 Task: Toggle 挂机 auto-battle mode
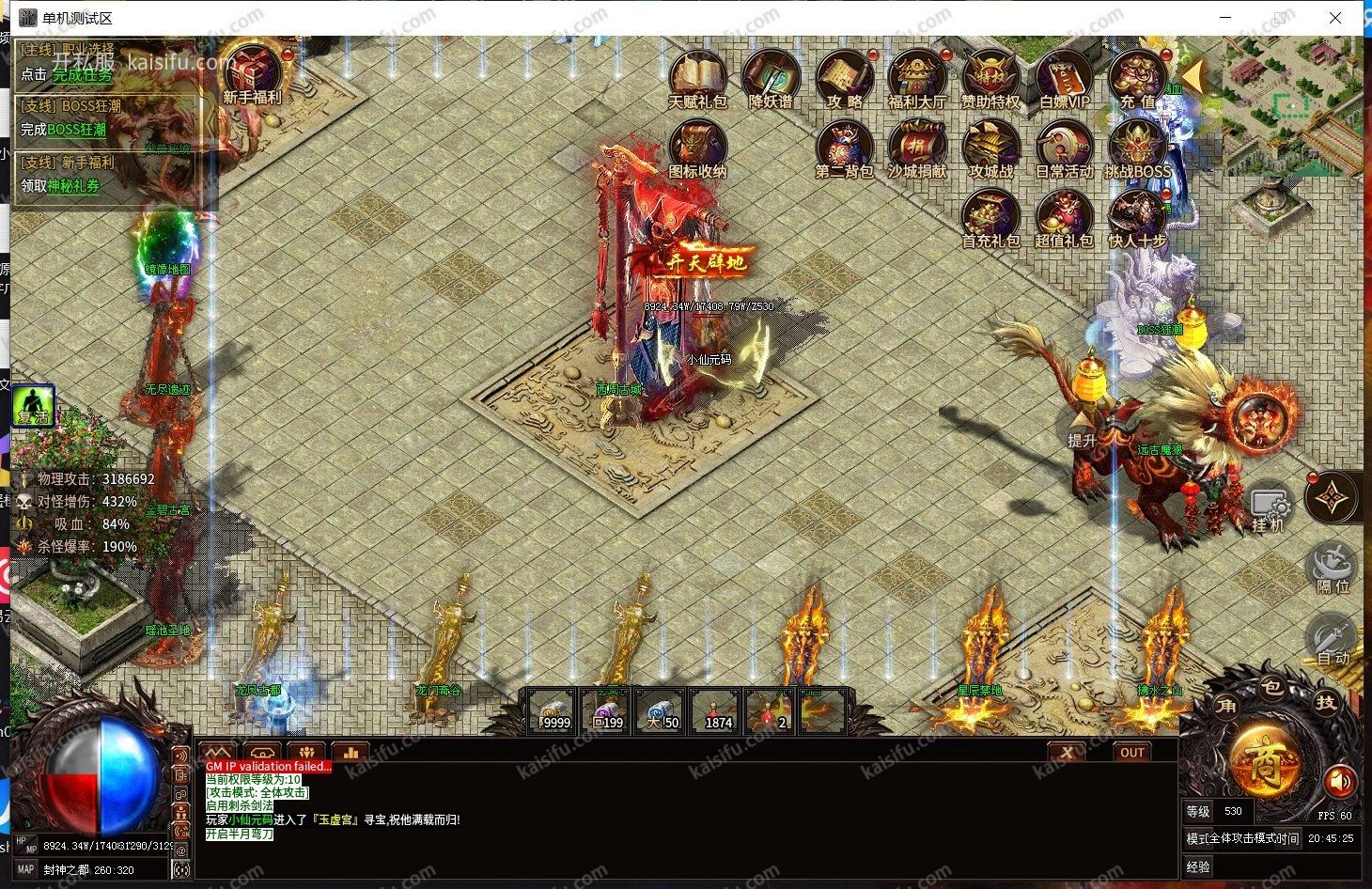click(x=1269, y=507)
